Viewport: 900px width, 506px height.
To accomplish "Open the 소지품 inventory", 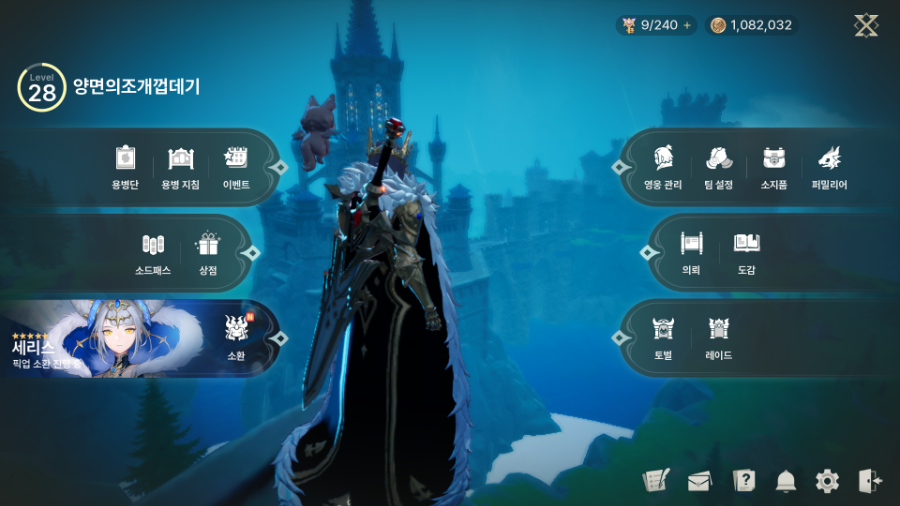I will 774,166.
